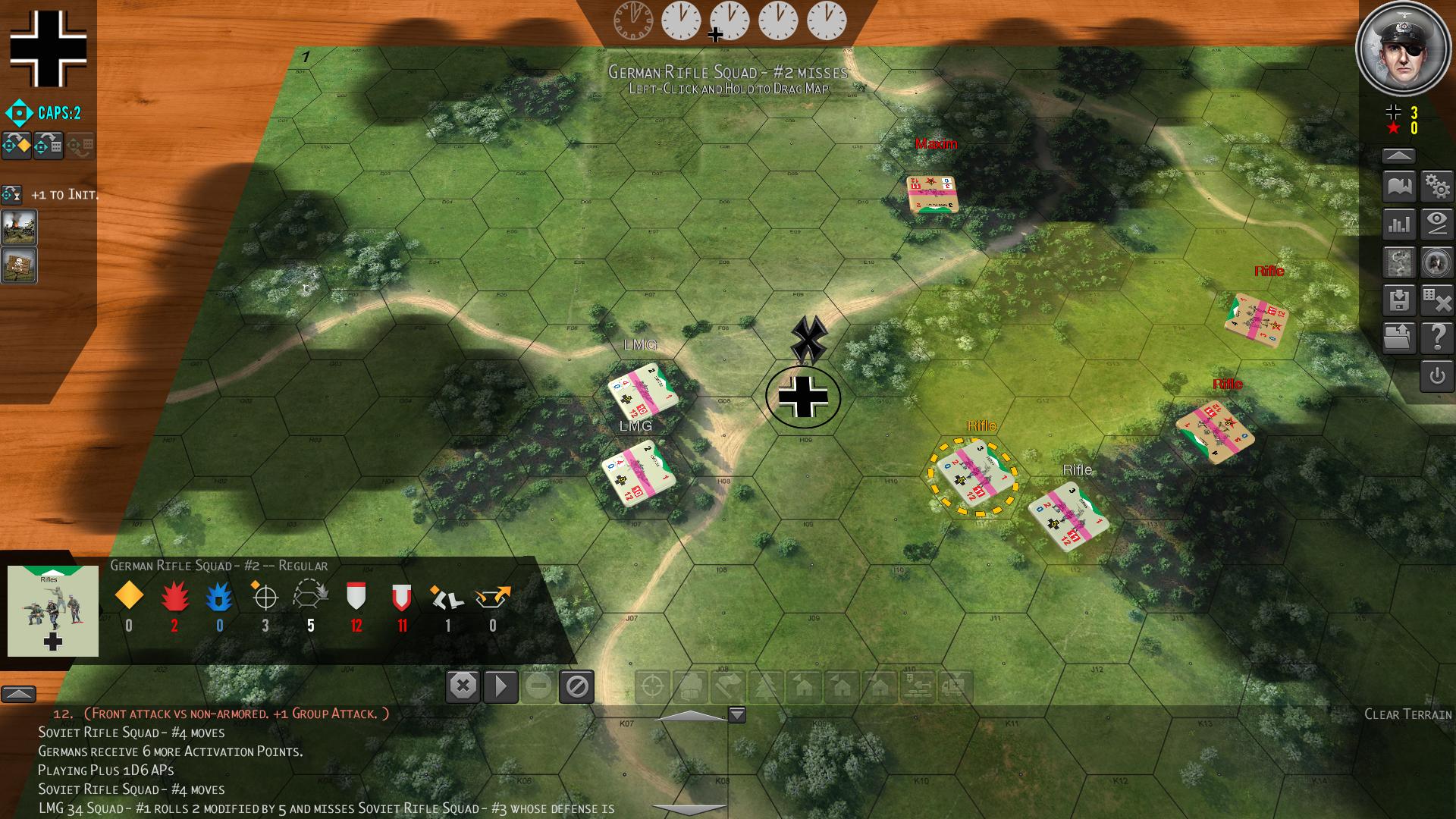This screenshot has width=1456, height=819.
Task: Click the power quit button
Action: [1437, 376]
